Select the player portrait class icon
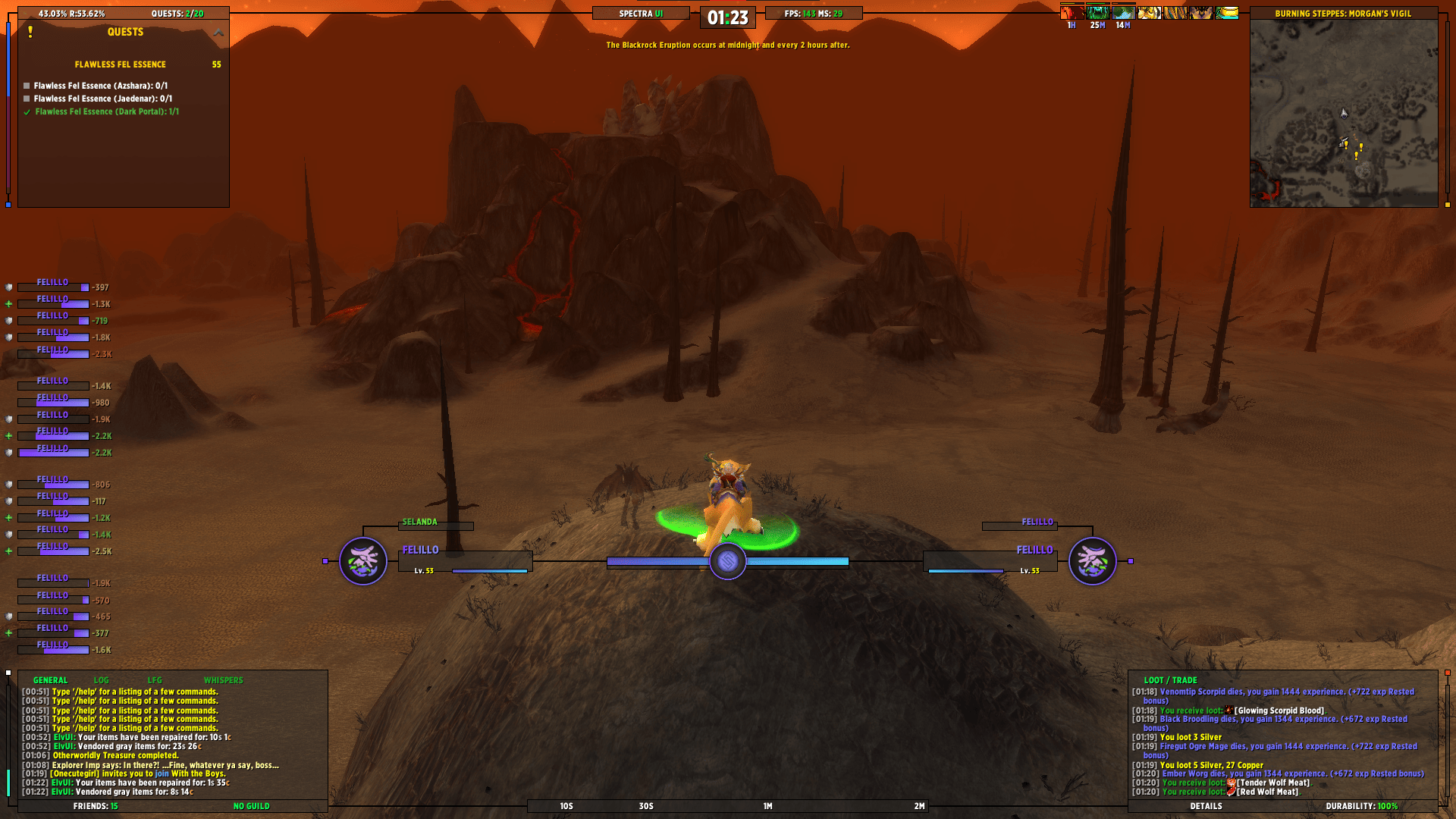 pos(364,561)
